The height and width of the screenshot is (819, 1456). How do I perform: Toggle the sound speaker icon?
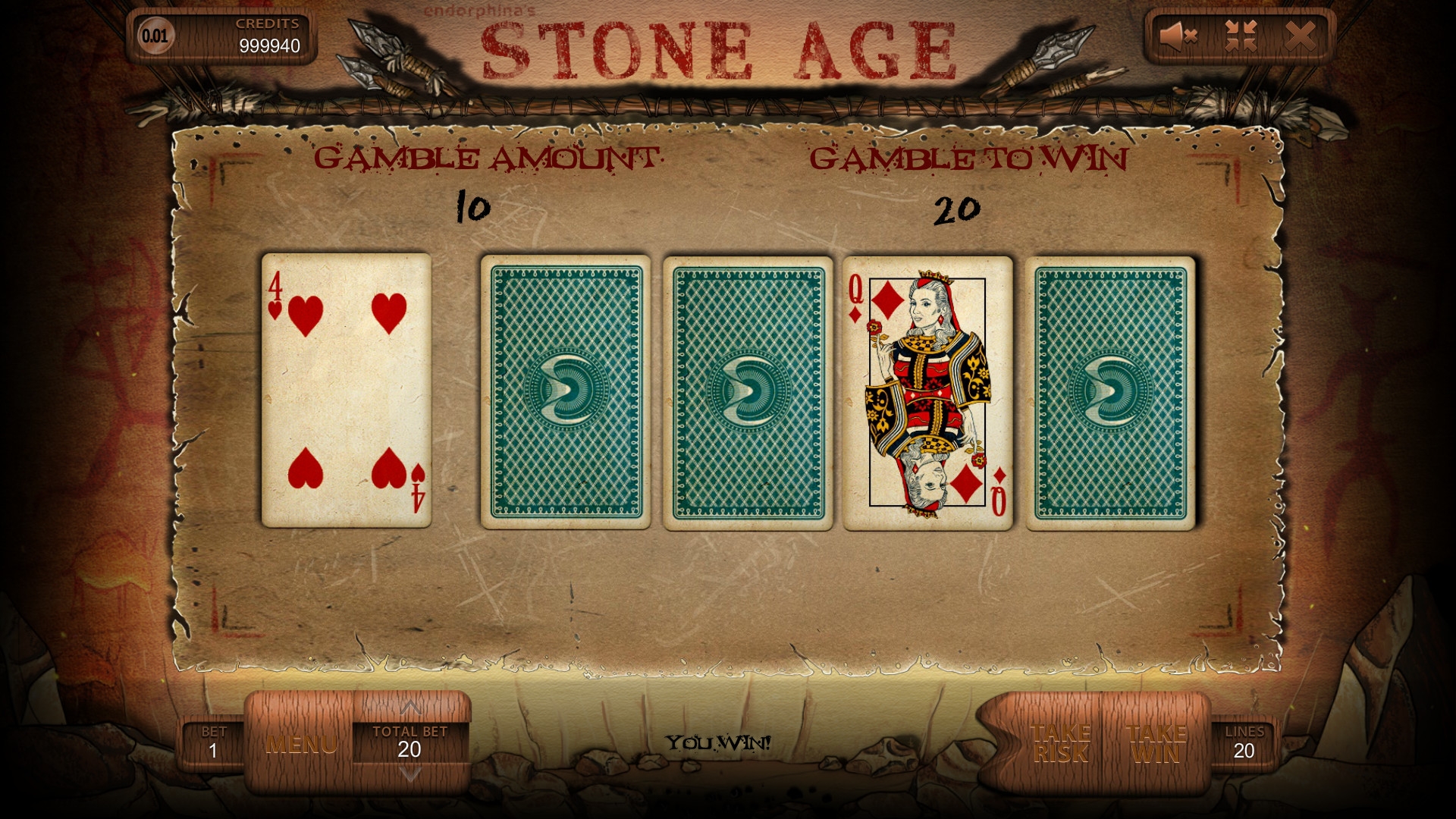1178,36
